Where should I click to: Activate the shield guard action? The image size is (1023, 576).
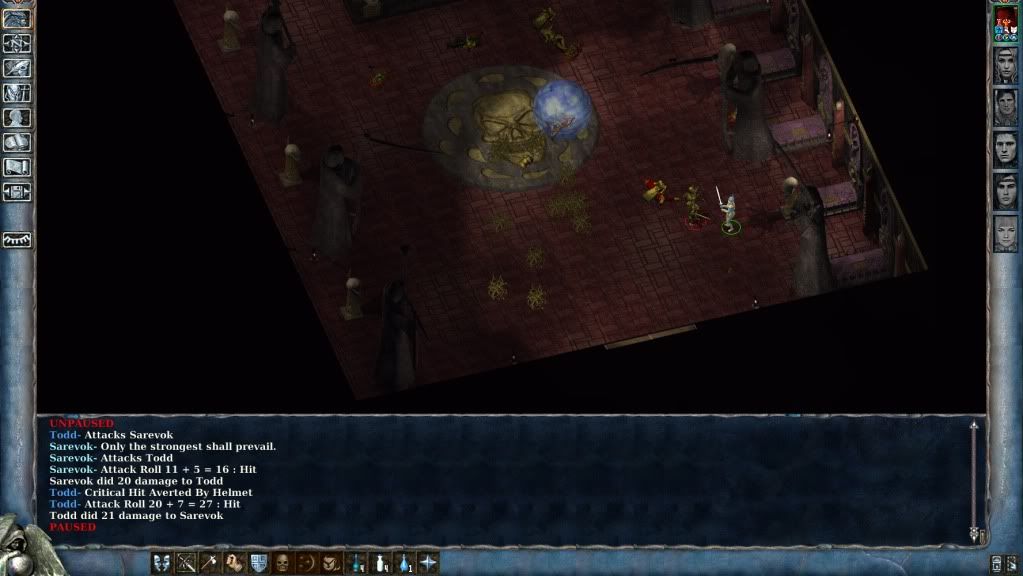[258, 563]
